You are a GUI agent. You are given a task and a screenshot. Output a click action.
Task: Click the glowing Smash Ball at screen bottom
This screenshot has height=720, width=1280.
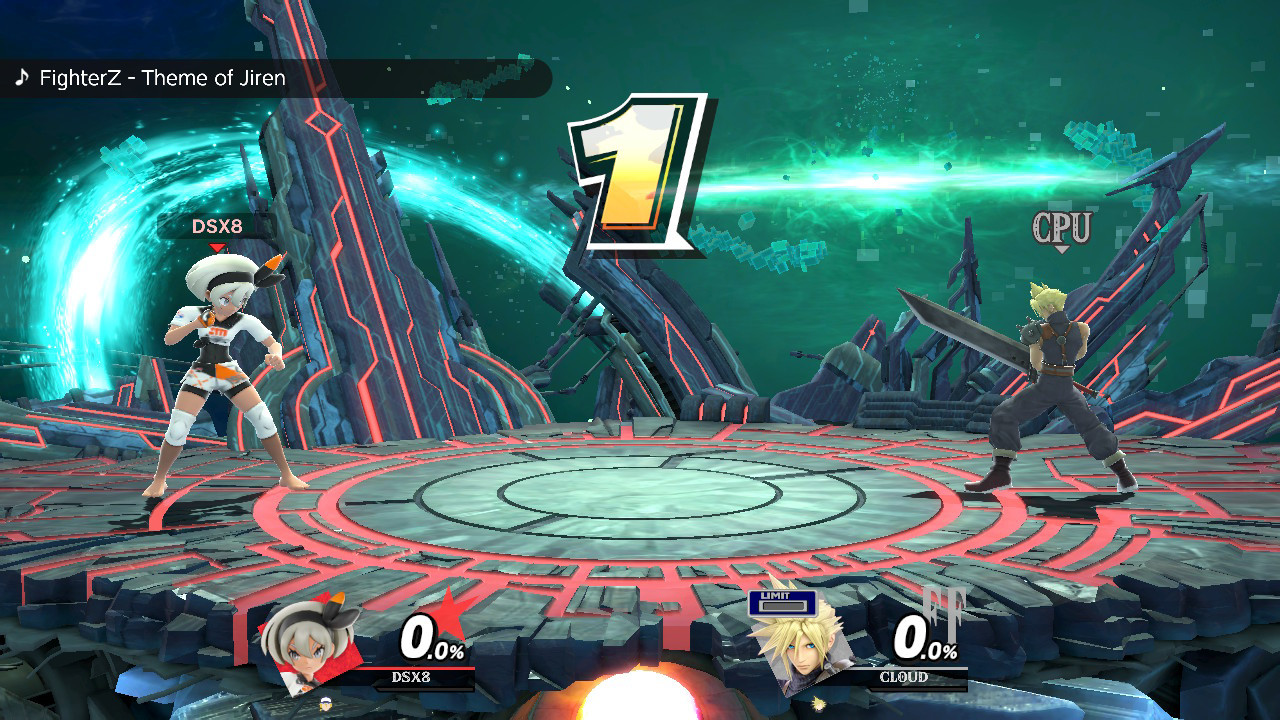point(640,700)
